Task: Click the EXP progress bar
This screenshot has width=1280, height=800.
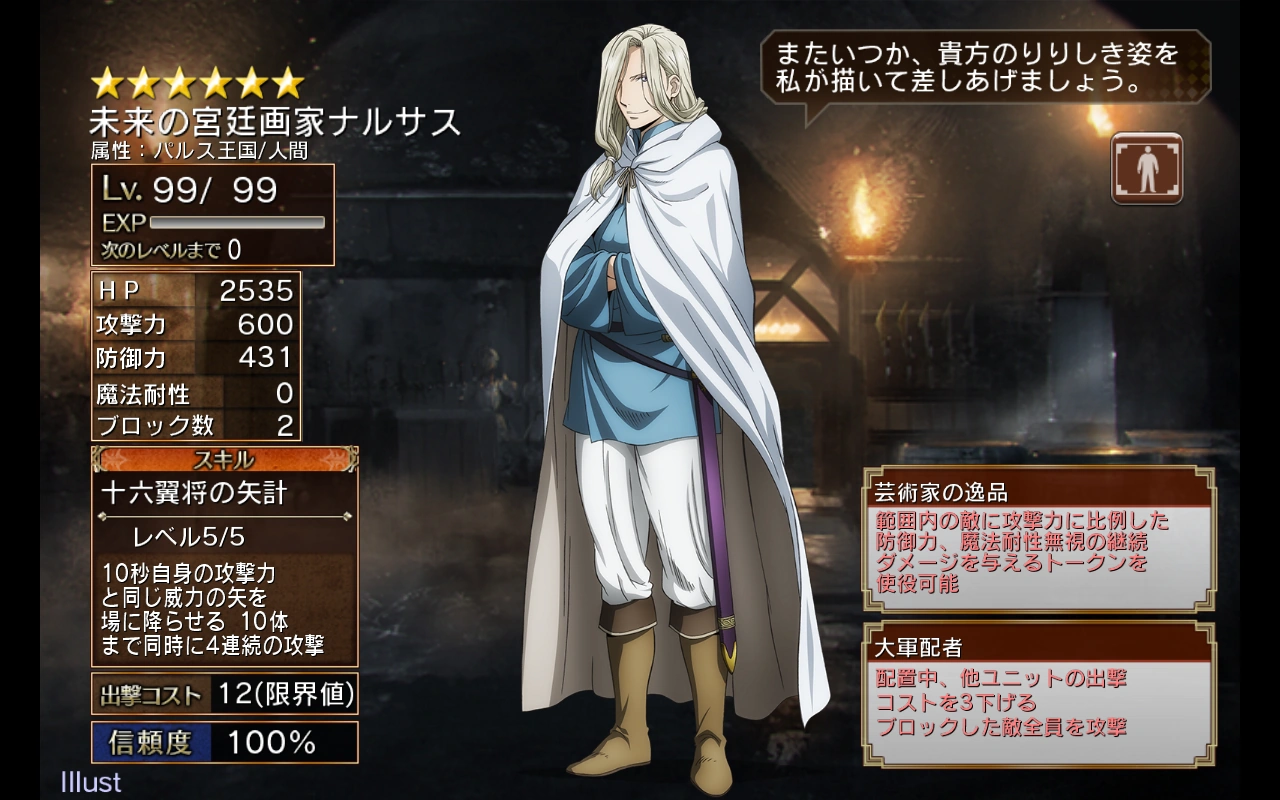Action: click(235, 221)
